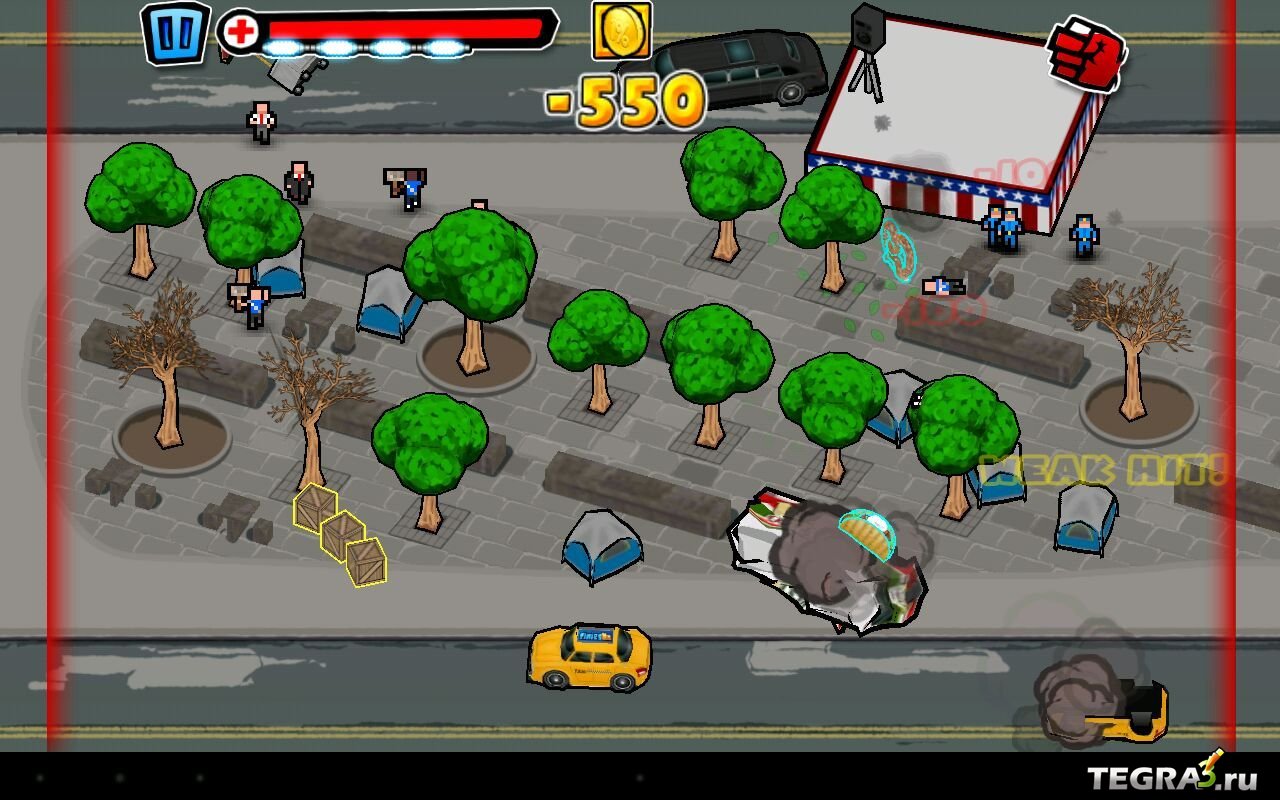Tap the gold coin icon
Viewport: 1280px width, 800px height.
pyautogui.click(x=621, y=30)
